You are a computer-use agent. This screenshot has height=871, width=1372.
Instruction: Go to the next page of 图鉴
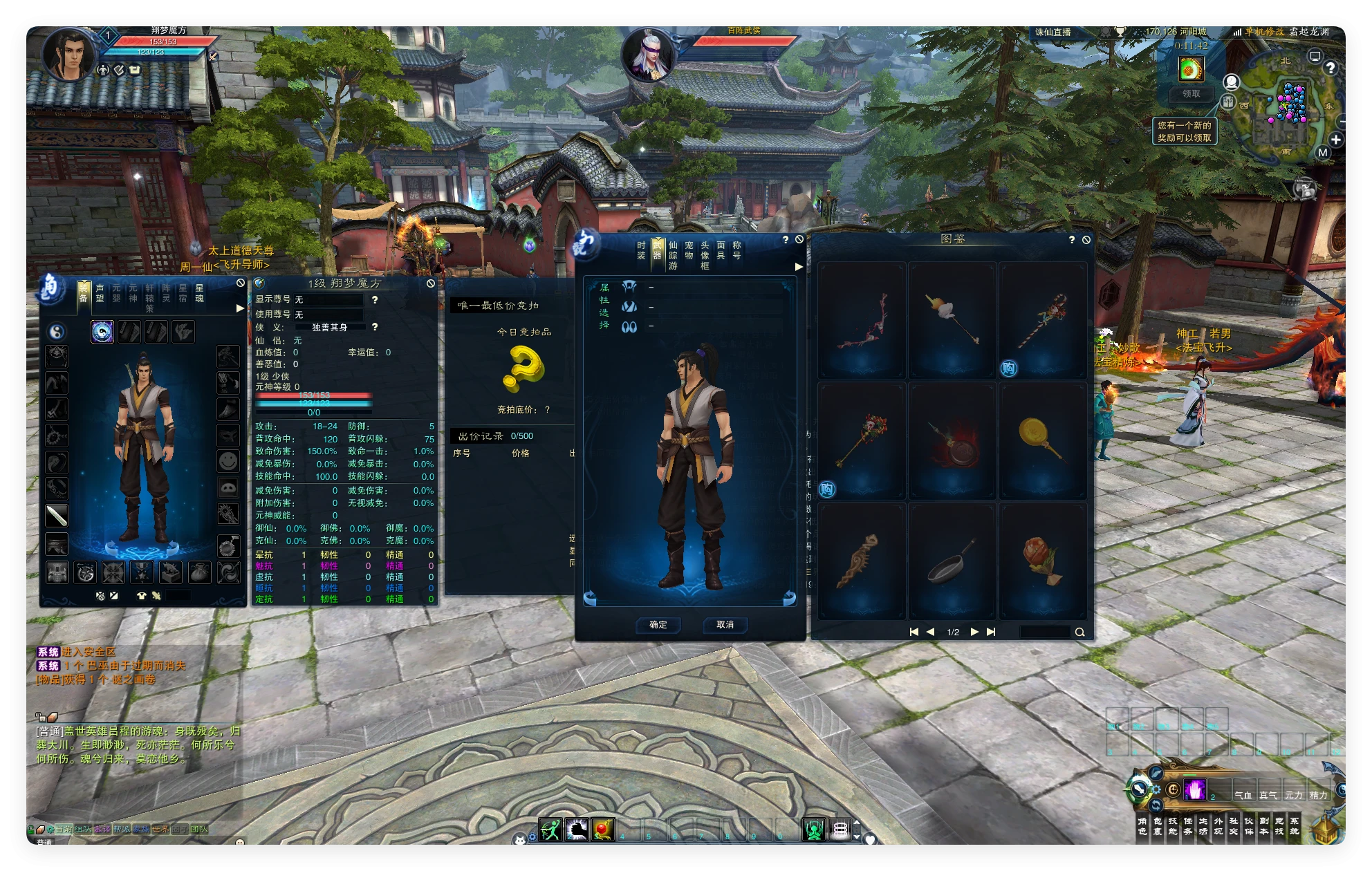click(974, 632)
